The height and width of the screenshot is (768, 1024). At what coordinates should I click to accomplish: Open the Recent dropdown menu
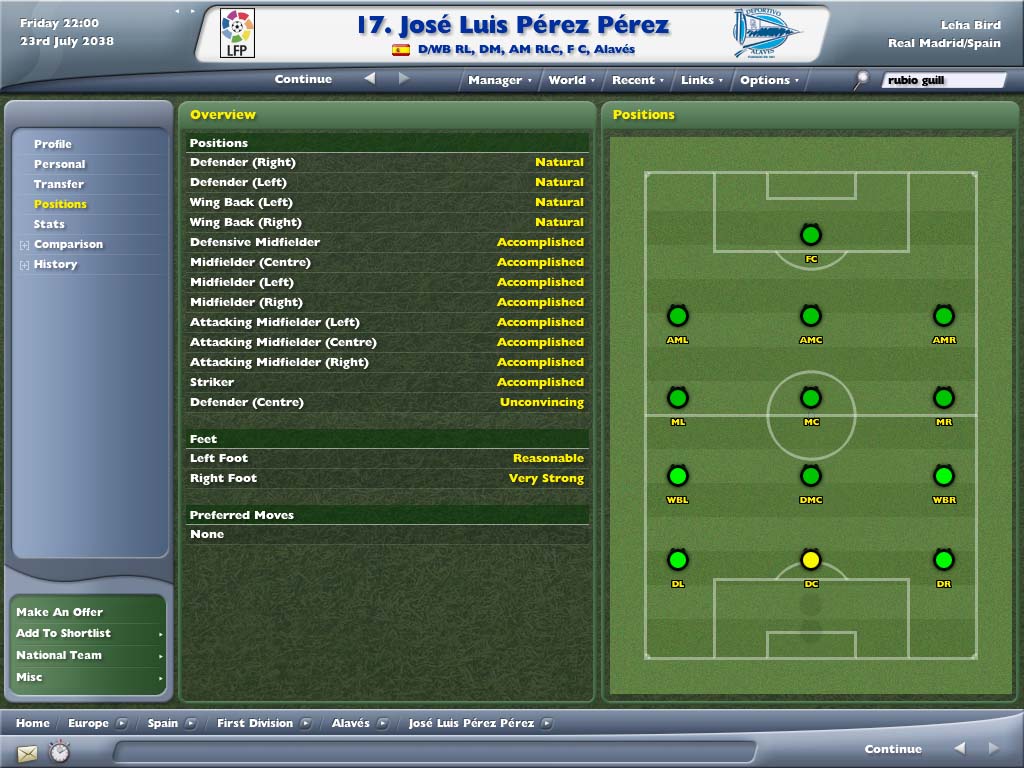click(x=638, y=80)
